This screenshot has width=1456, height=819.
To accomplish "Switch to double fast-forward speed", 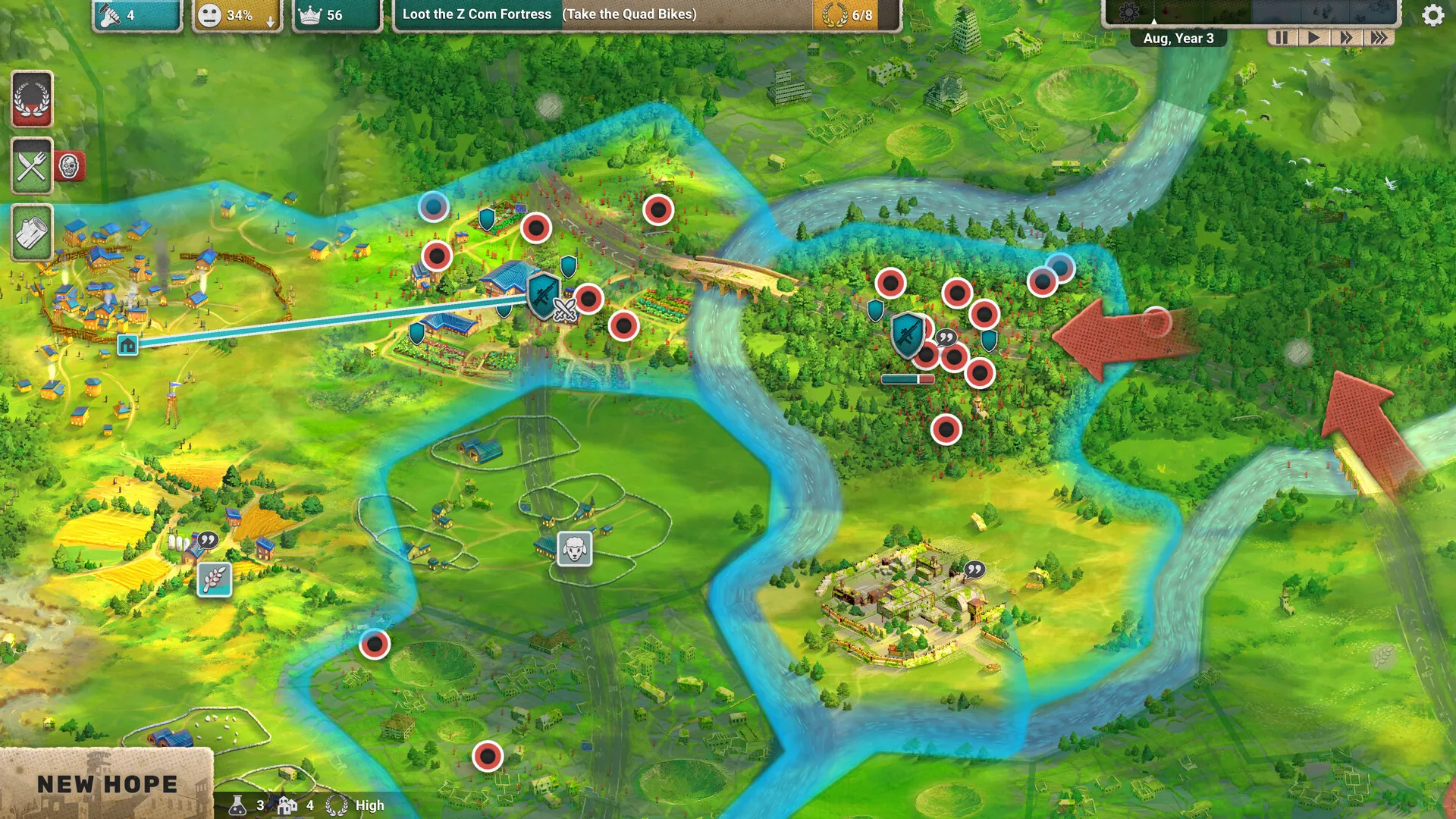I will [1346, 38].
